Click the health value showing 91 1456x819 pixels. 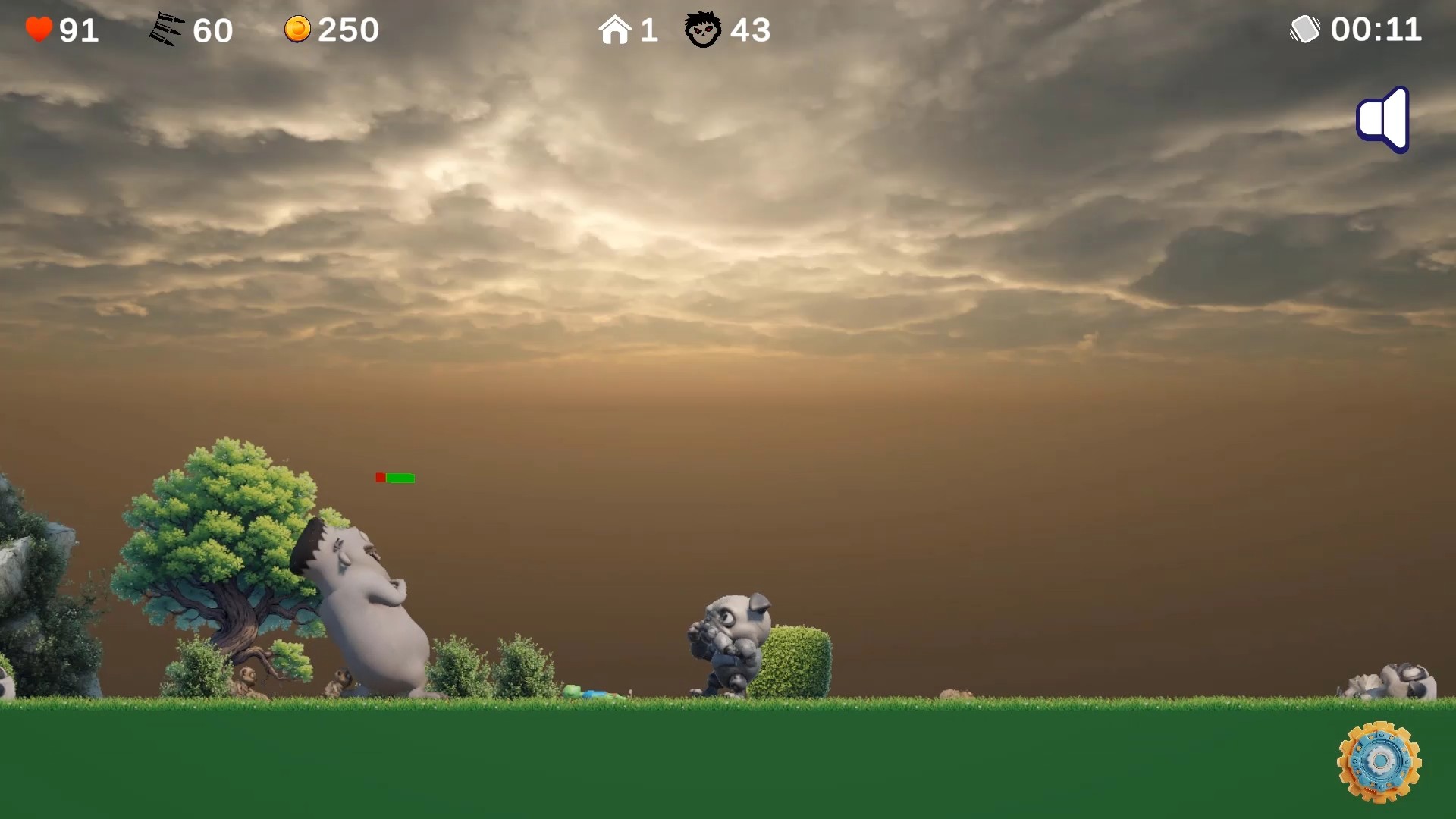[76, 29]
